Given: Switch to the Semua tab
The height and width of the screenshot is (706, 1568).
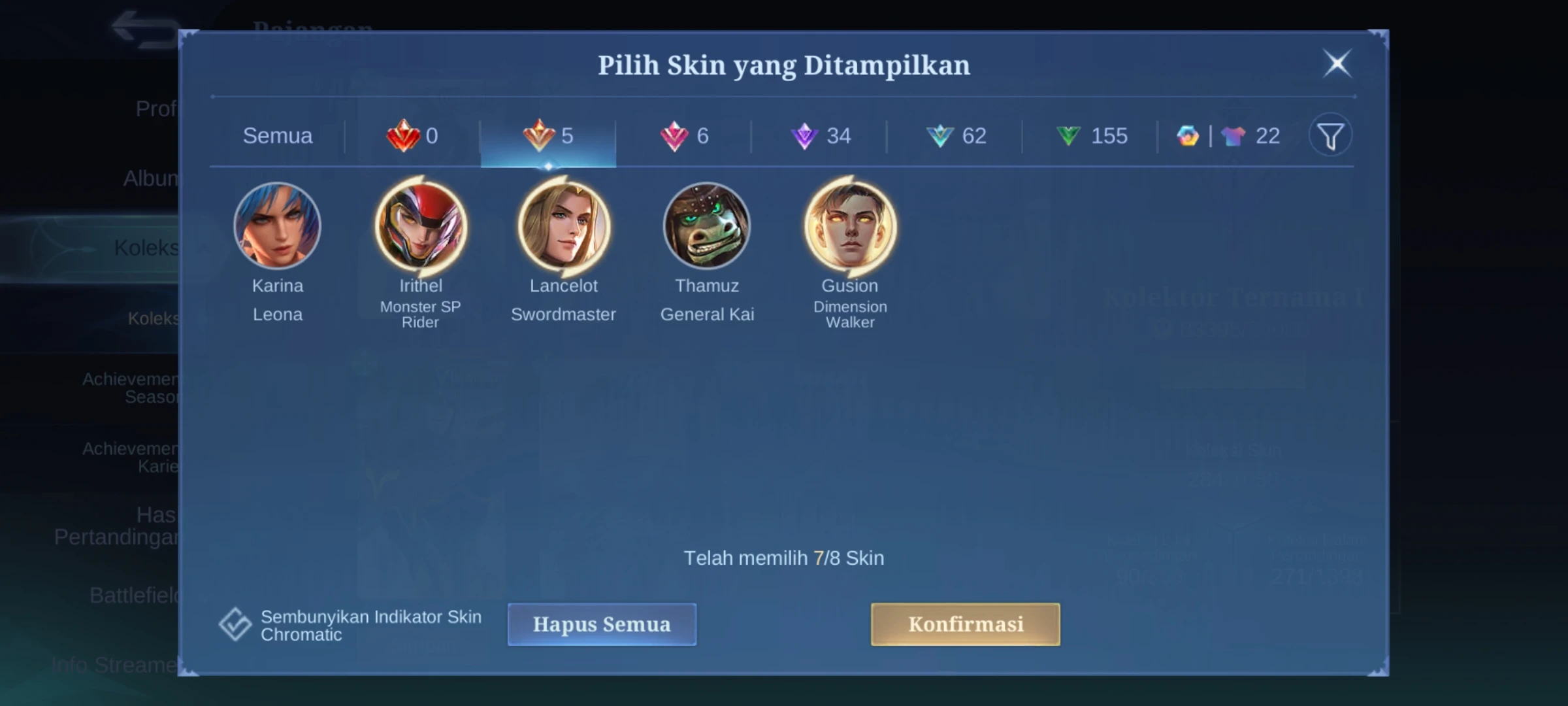Looking at the screenshot, I should pyautogui.click(x=278, y=136).
